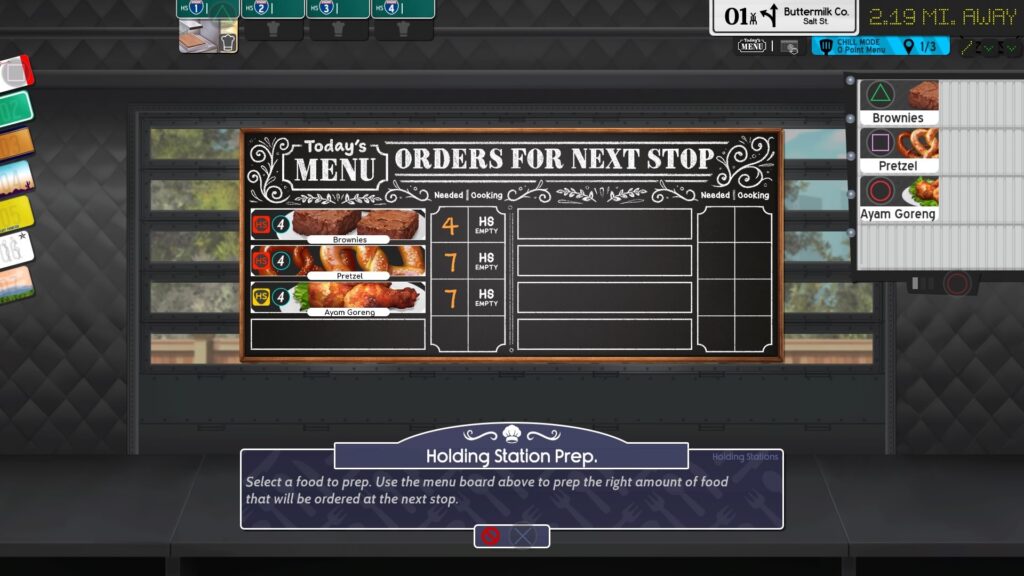Click the Pretzel row on the menu board
Image resolution: width=1024 pixels, height=576 pixels.
coord(338,262)
